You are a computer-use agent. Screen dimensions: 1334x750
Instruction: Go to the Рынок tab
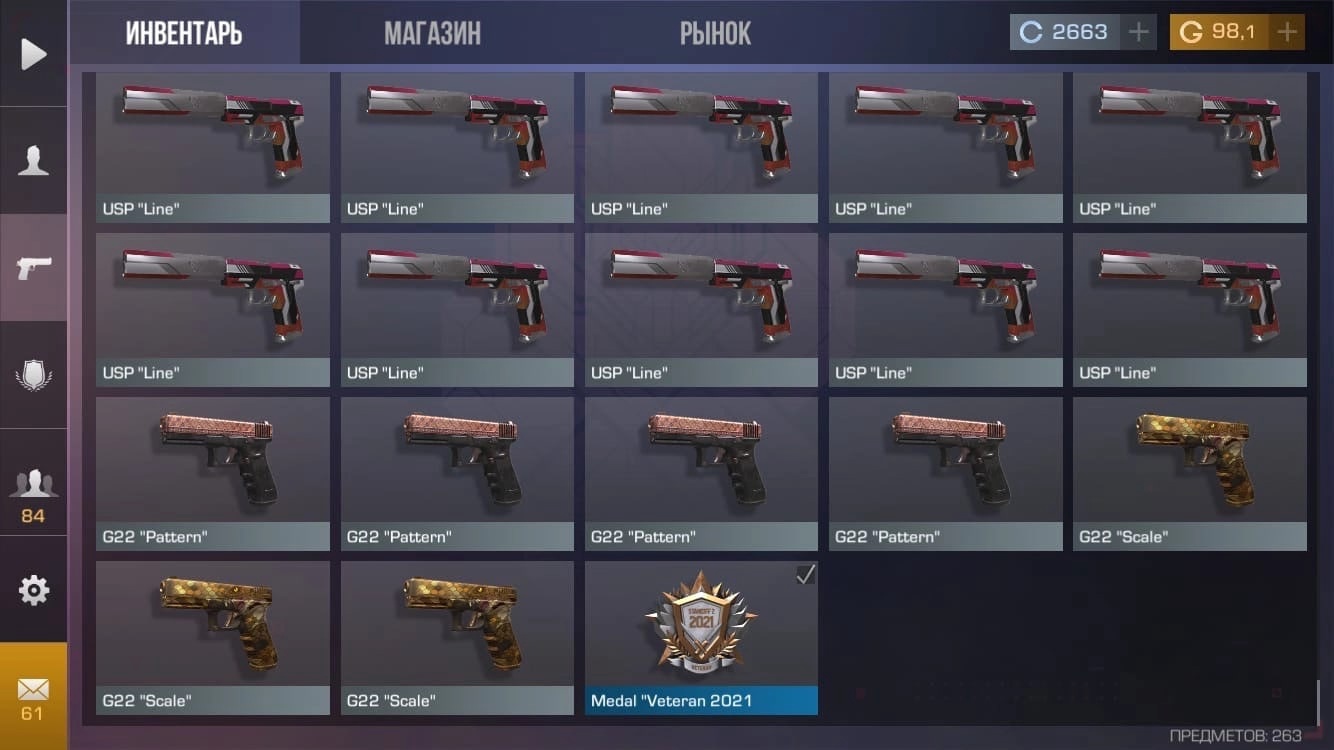(x=715, y=33)
